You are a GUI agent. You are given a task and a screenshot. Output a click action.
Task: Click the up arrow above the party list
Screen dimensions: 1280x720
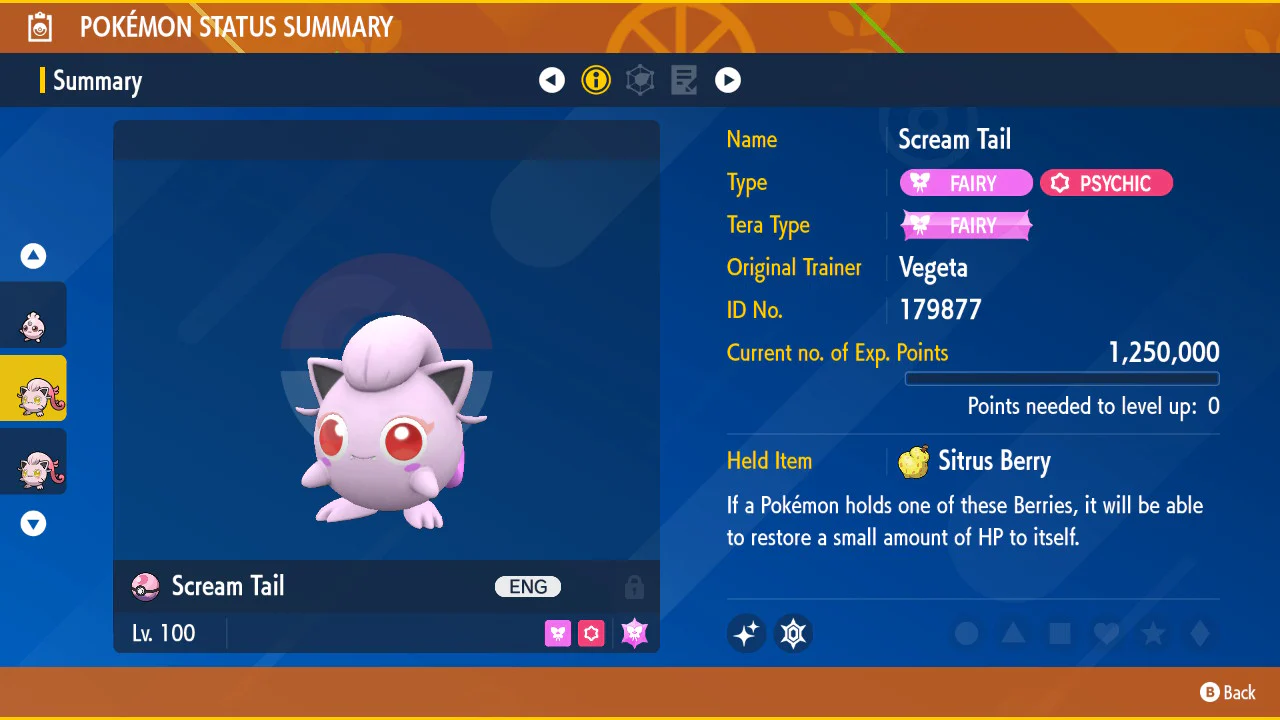(34, 256)
